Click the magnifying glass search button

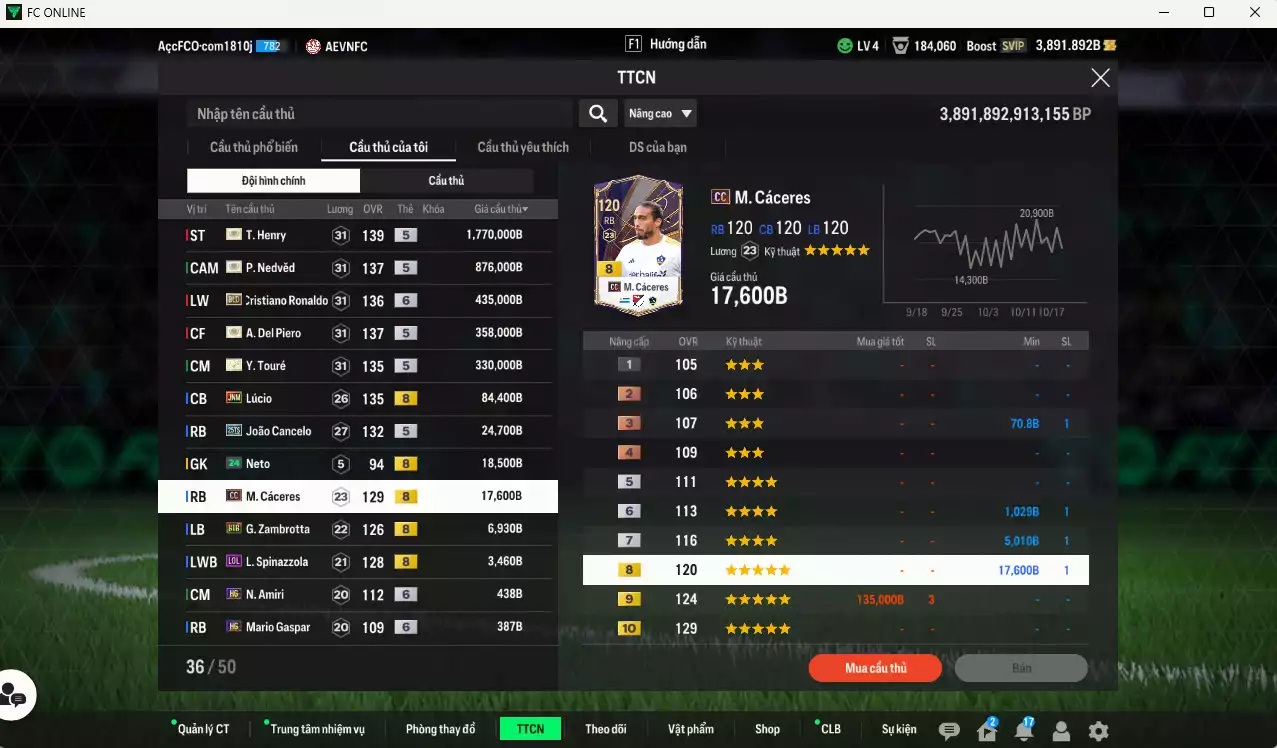[x=597, y=114]
